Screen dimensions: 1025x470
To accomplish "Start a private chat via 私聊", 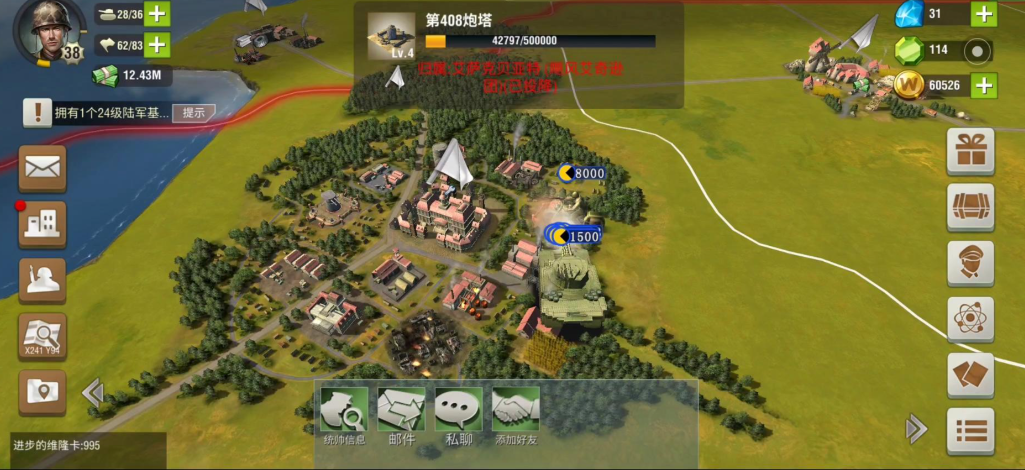I will [458, 415].
